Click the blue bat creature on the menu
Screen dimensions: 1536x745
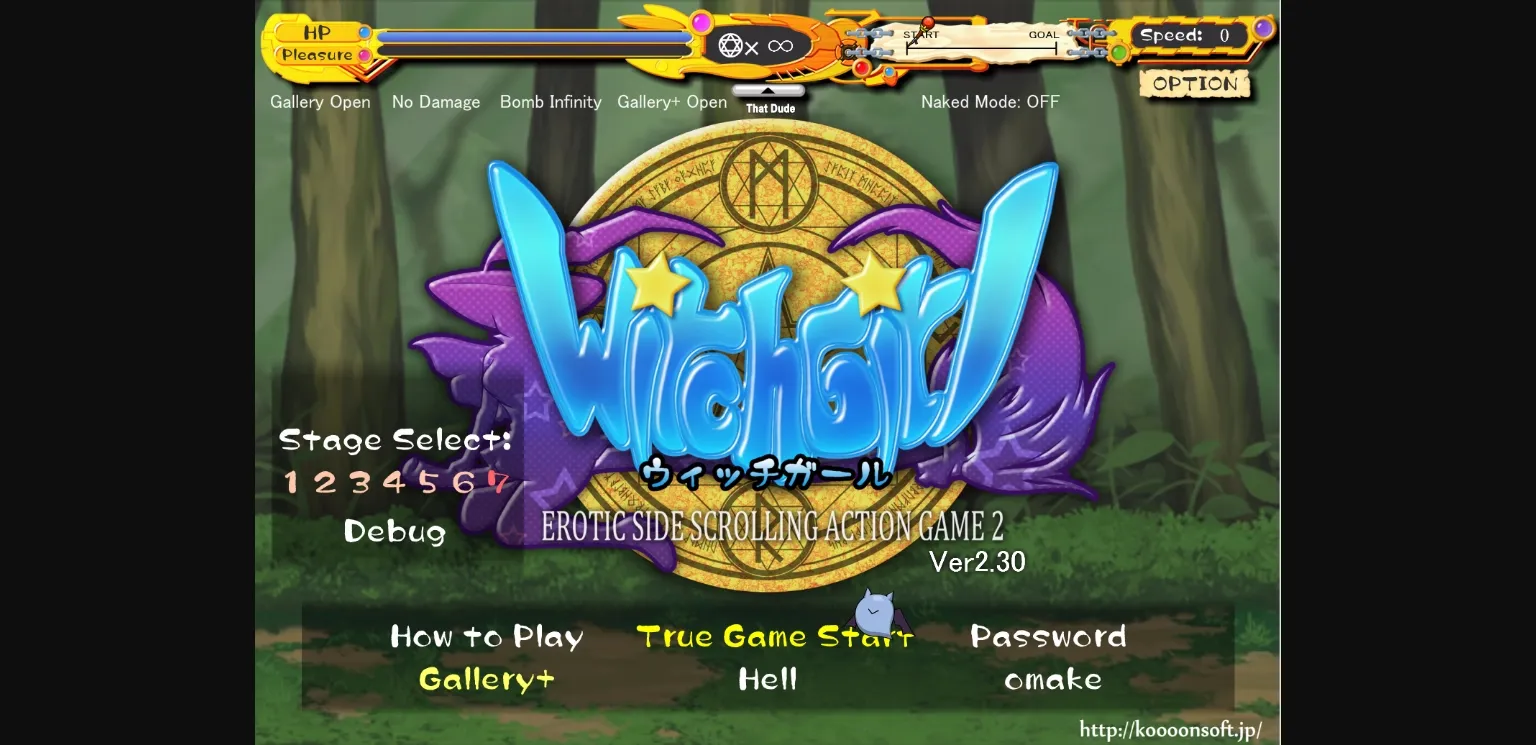874,615
